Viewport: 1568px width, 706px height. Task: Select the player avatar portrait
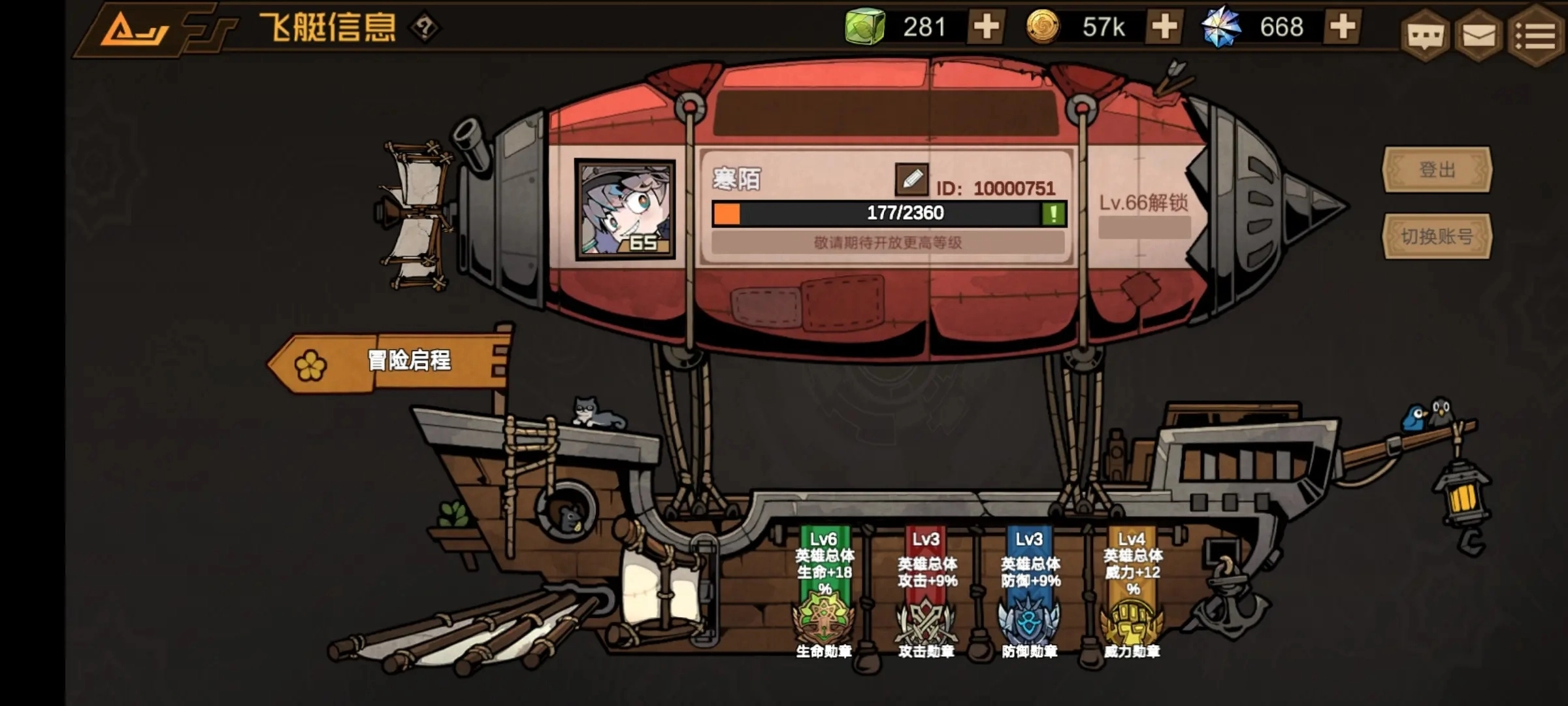click(x=625, y=209)
